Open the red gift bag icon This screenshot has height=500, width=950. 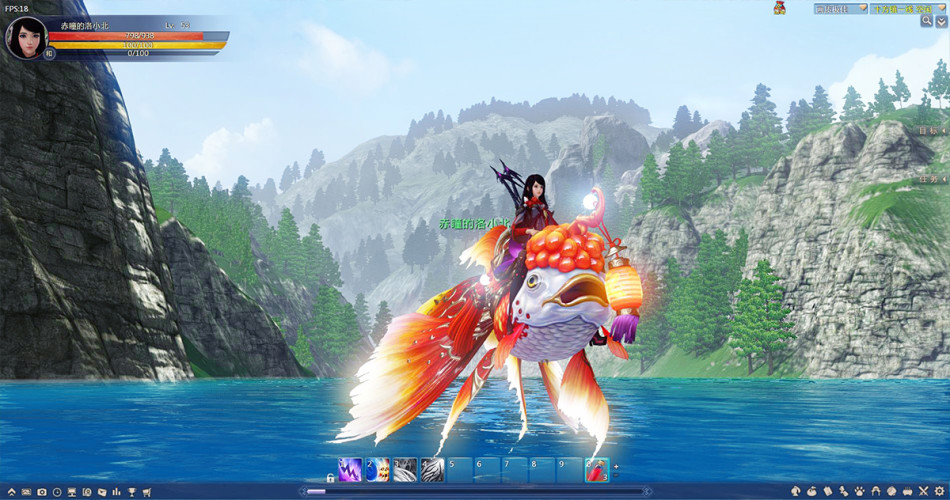pyautogui.click(x=779, y=8)
